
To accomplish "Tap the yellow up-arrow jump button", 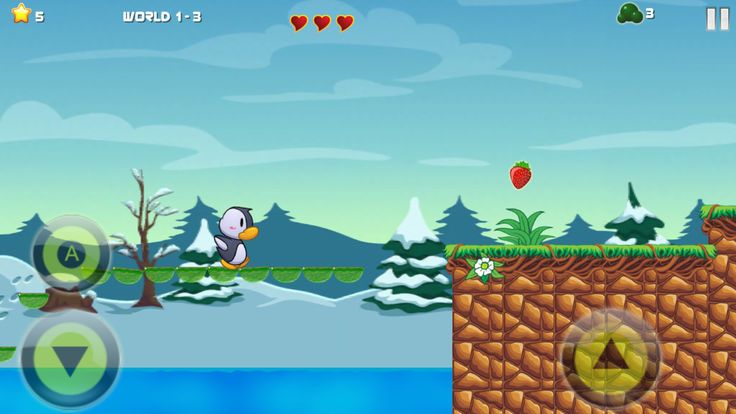I will click(610, 356).
